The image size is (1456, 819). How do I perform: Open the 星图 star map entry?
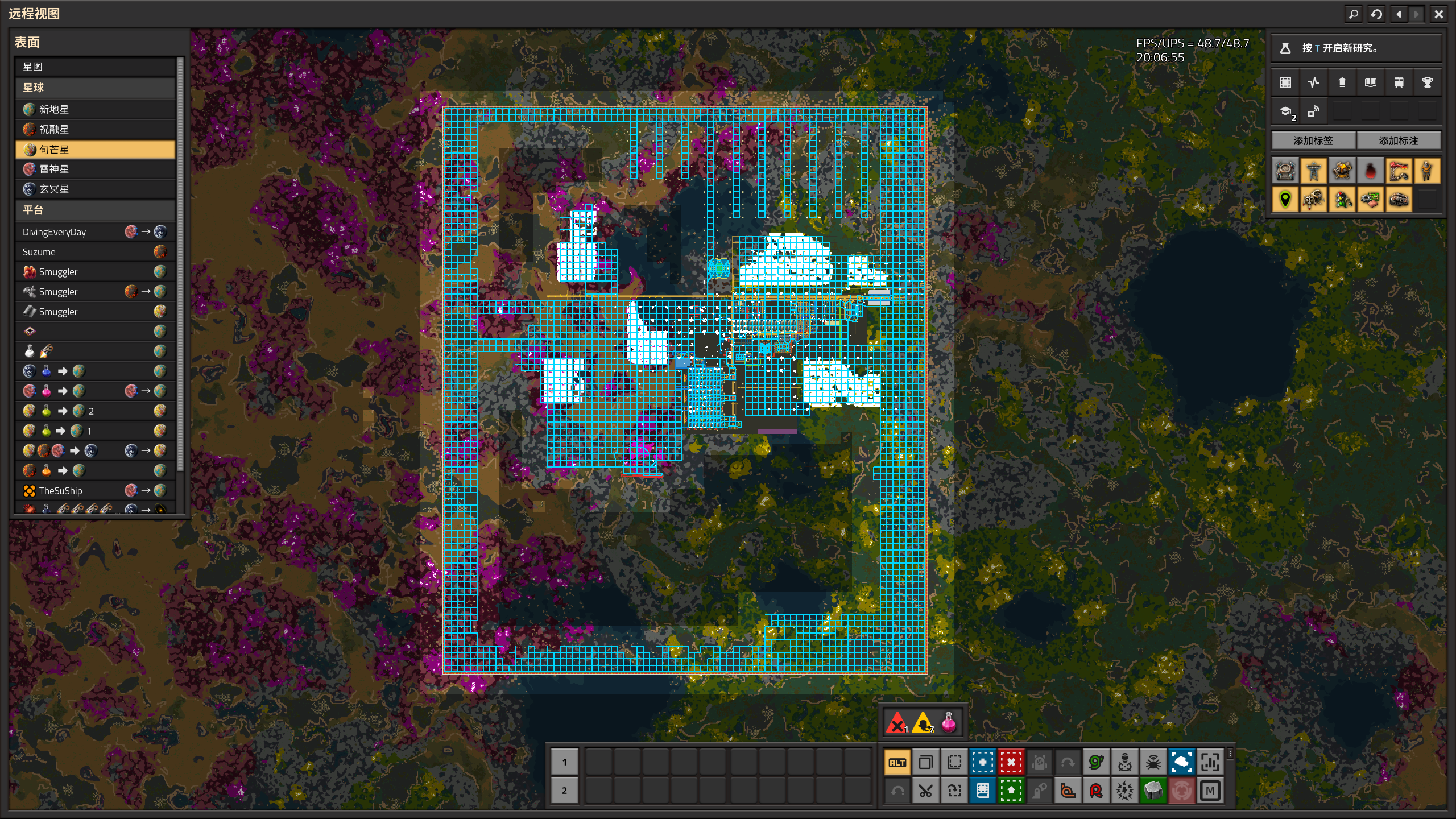[x=95, y=67]
